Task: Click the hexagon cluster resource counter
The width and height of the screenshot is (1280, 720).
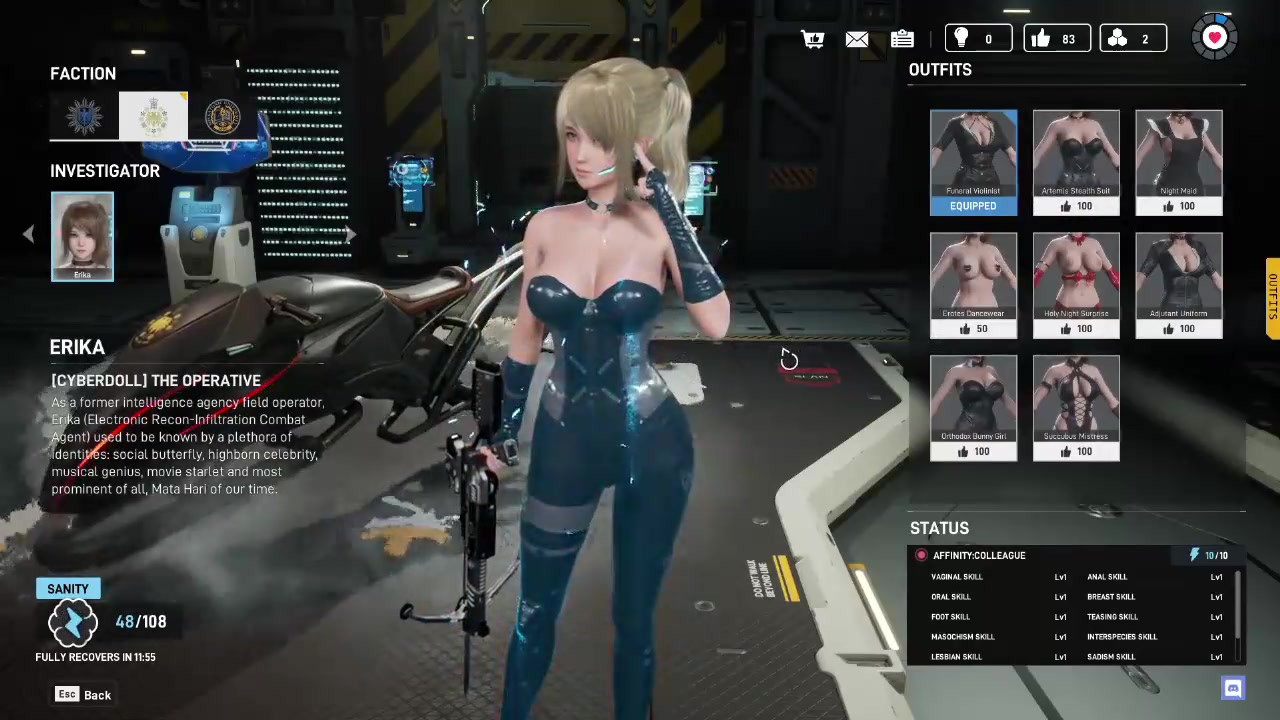Action: click(1132, 39)
